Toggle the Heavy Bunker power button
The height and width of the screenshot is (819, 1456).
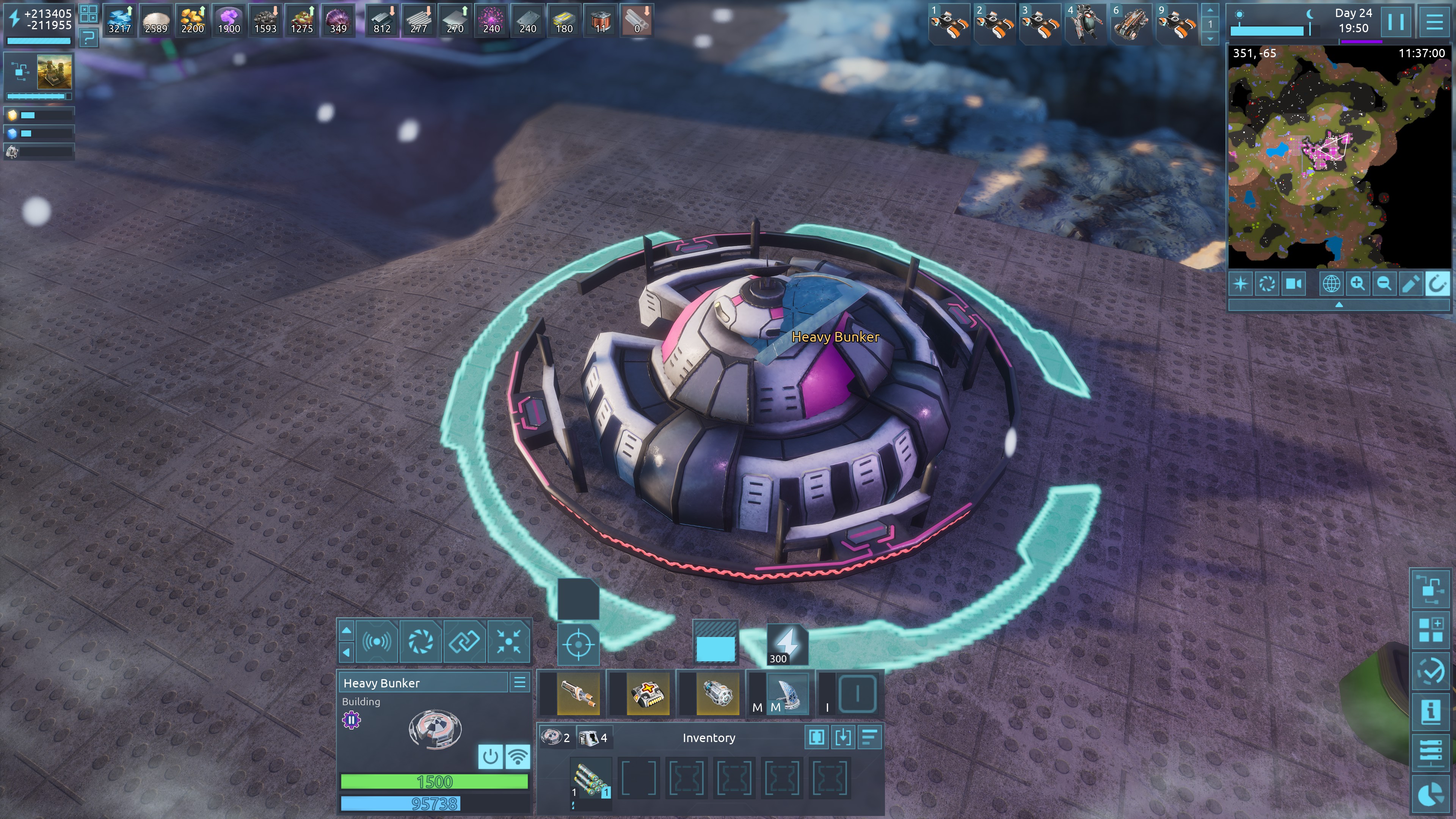click(490, 756)
